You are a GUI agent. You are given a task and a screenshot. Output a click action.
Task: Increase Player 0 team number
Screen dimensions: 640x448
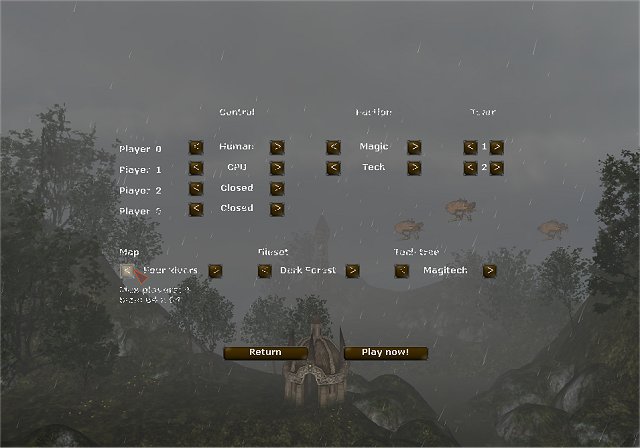[x=497, y=147]
